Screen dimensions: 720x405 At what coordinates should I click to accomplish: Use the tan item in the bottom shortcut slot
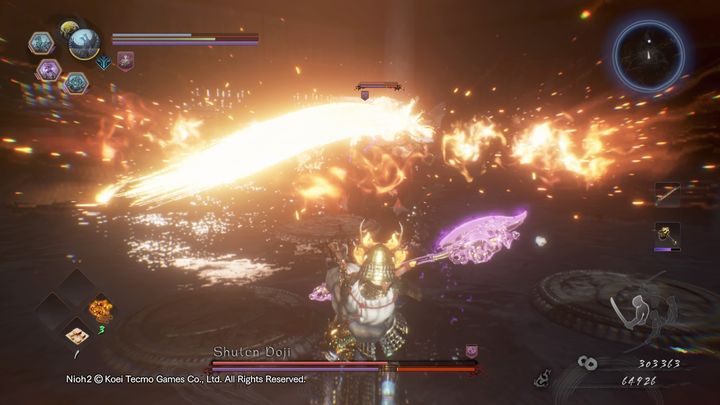pyautogui.click(x=74, y=334)
